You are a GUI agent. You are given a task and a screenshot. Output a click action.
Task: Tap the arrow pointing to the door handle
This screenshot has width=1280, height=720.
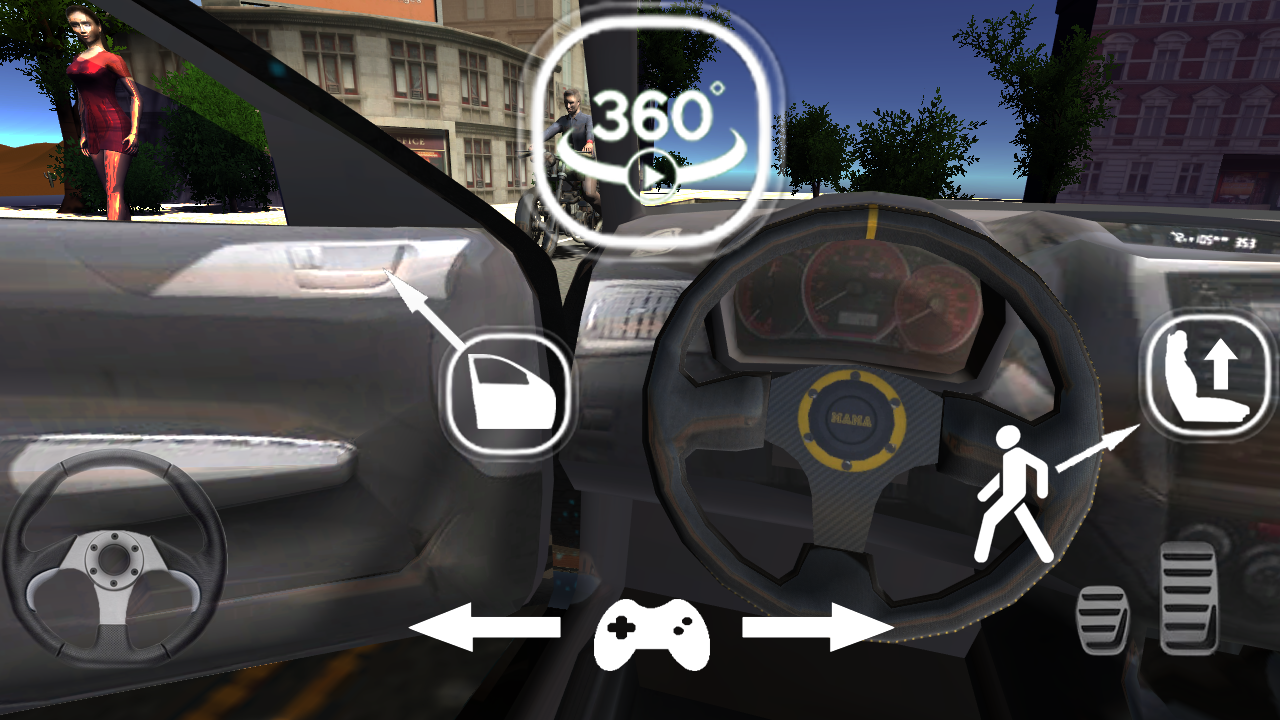427,310
